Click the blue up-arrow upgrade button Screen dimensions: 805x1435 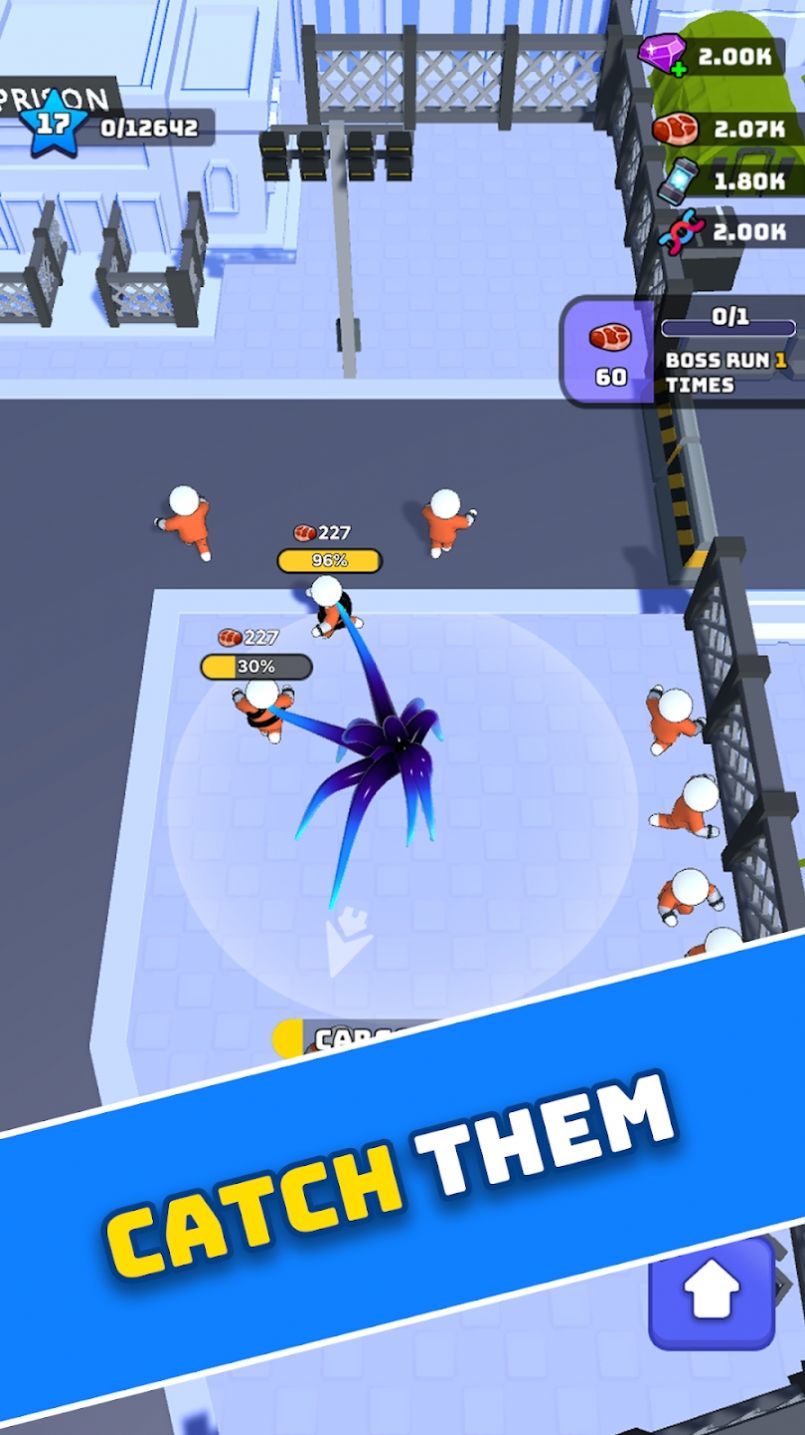pos(712,1295)
